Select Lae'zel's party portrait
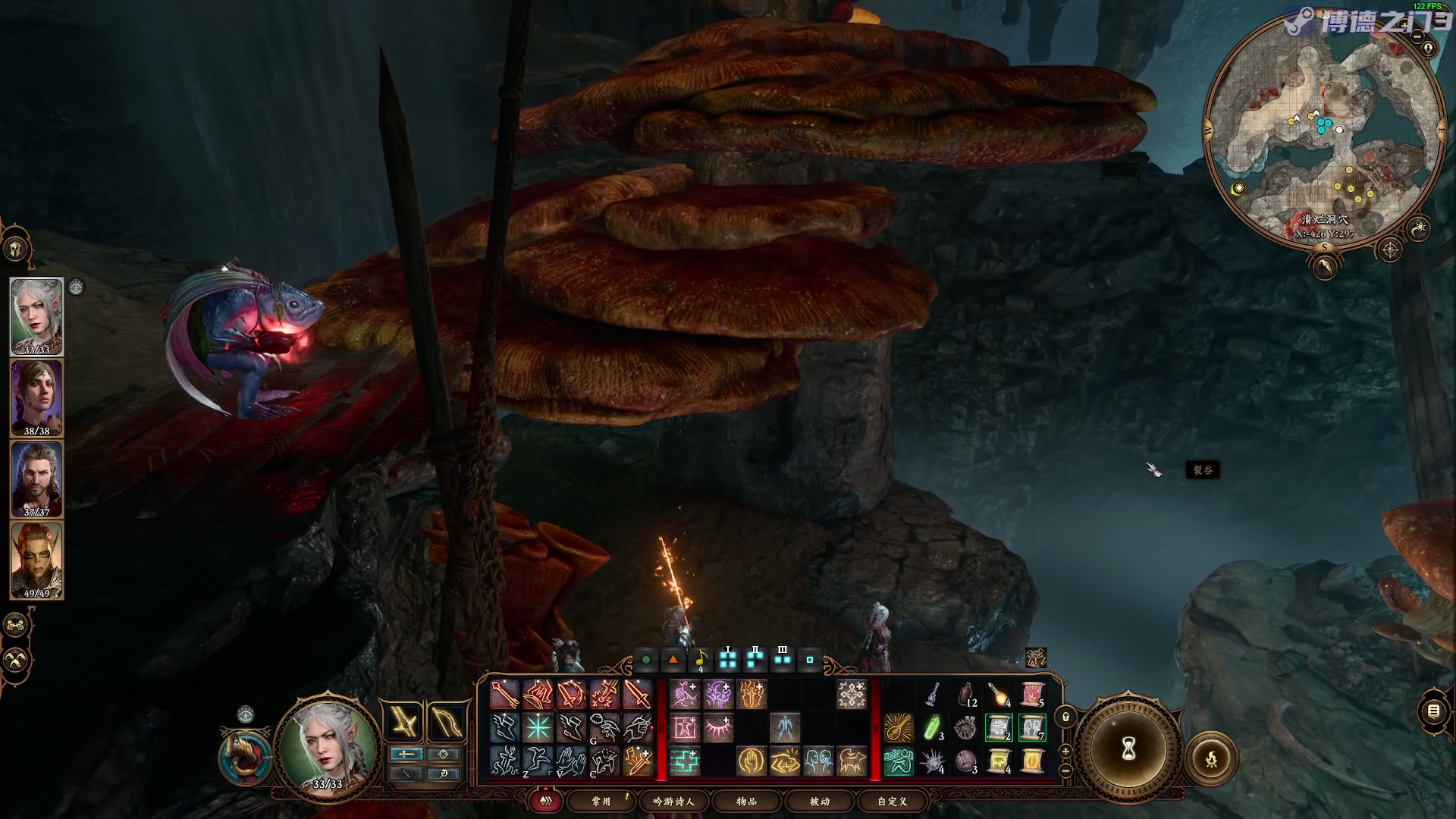Viewport: 1456px width, 819px height. coord(36,560)
